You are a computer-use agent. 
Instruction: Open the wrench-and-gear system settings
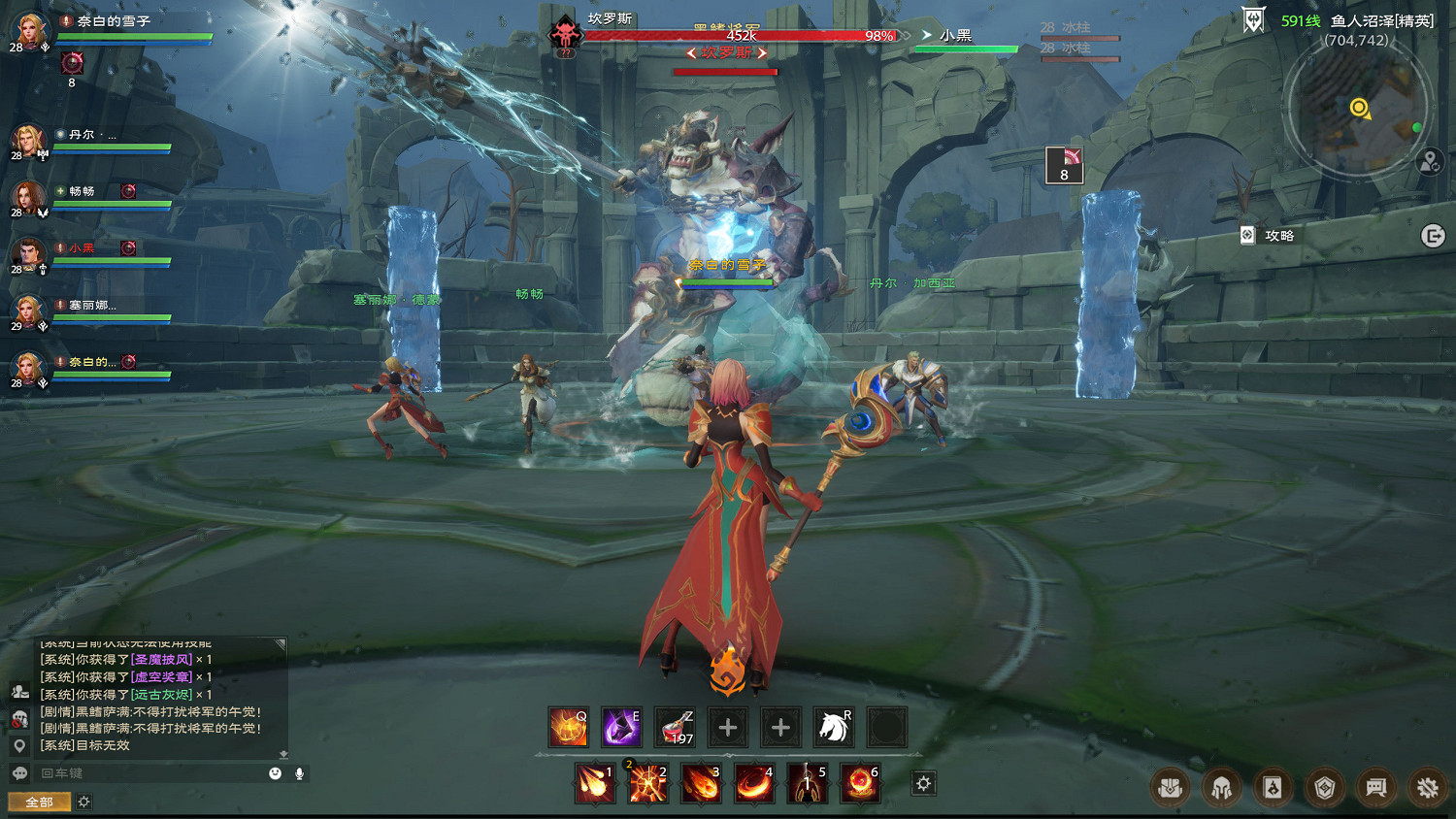(1427, 788)
